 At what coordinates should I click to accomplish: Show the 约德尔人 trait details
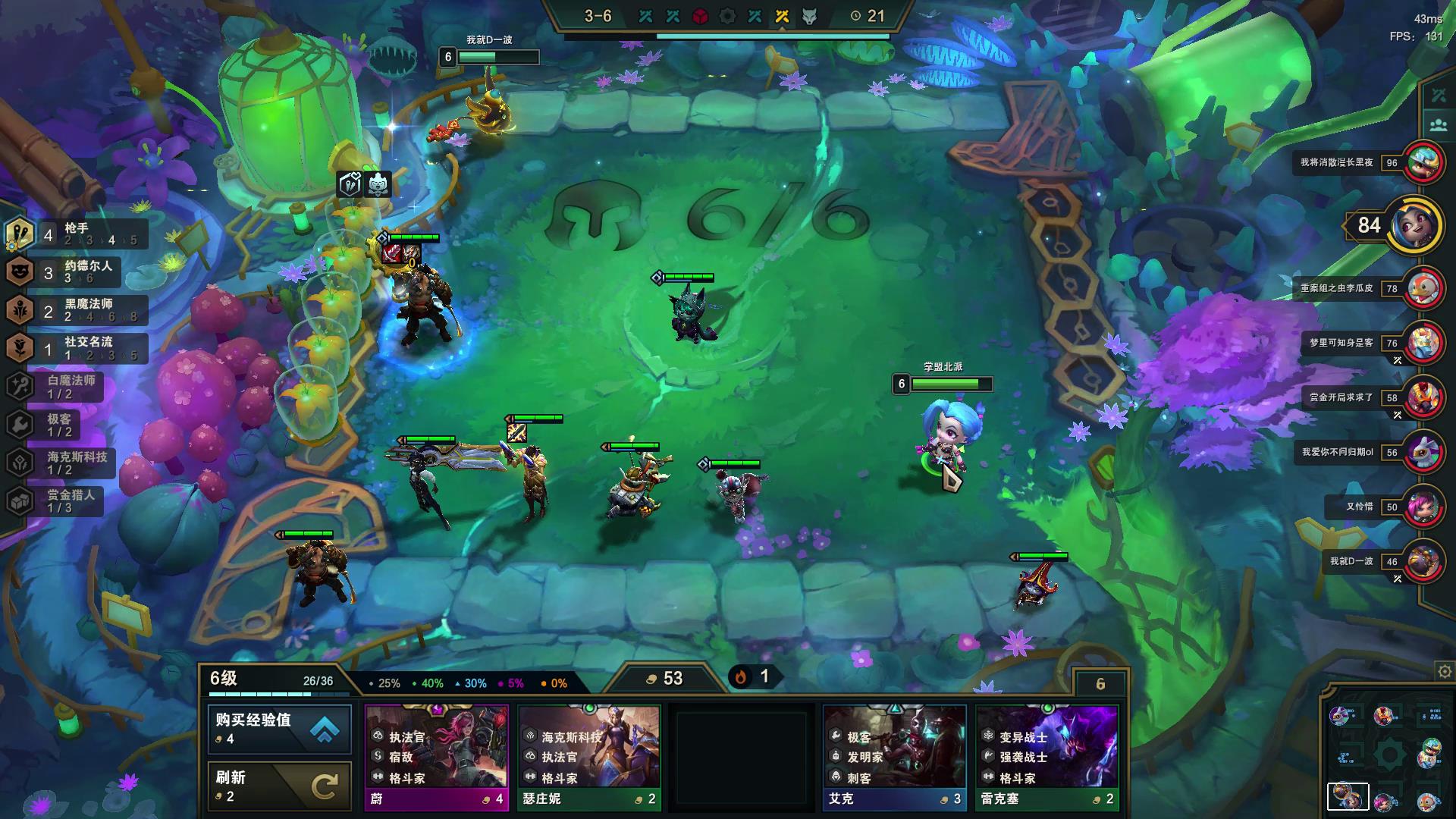(x=76, y=272)
